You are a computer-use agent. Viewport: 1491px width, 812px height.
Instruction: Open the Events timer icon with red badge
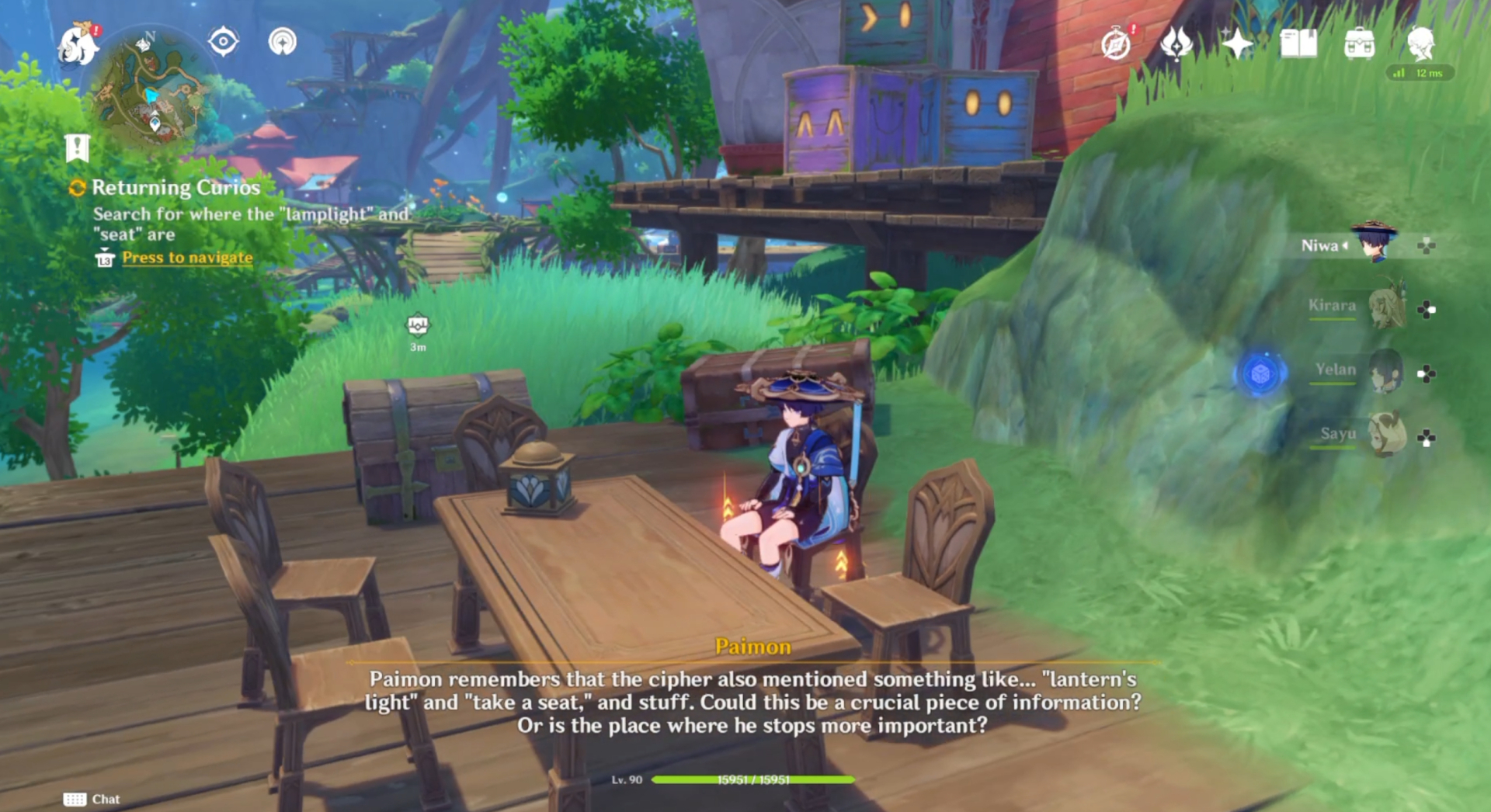[1114, 45]
